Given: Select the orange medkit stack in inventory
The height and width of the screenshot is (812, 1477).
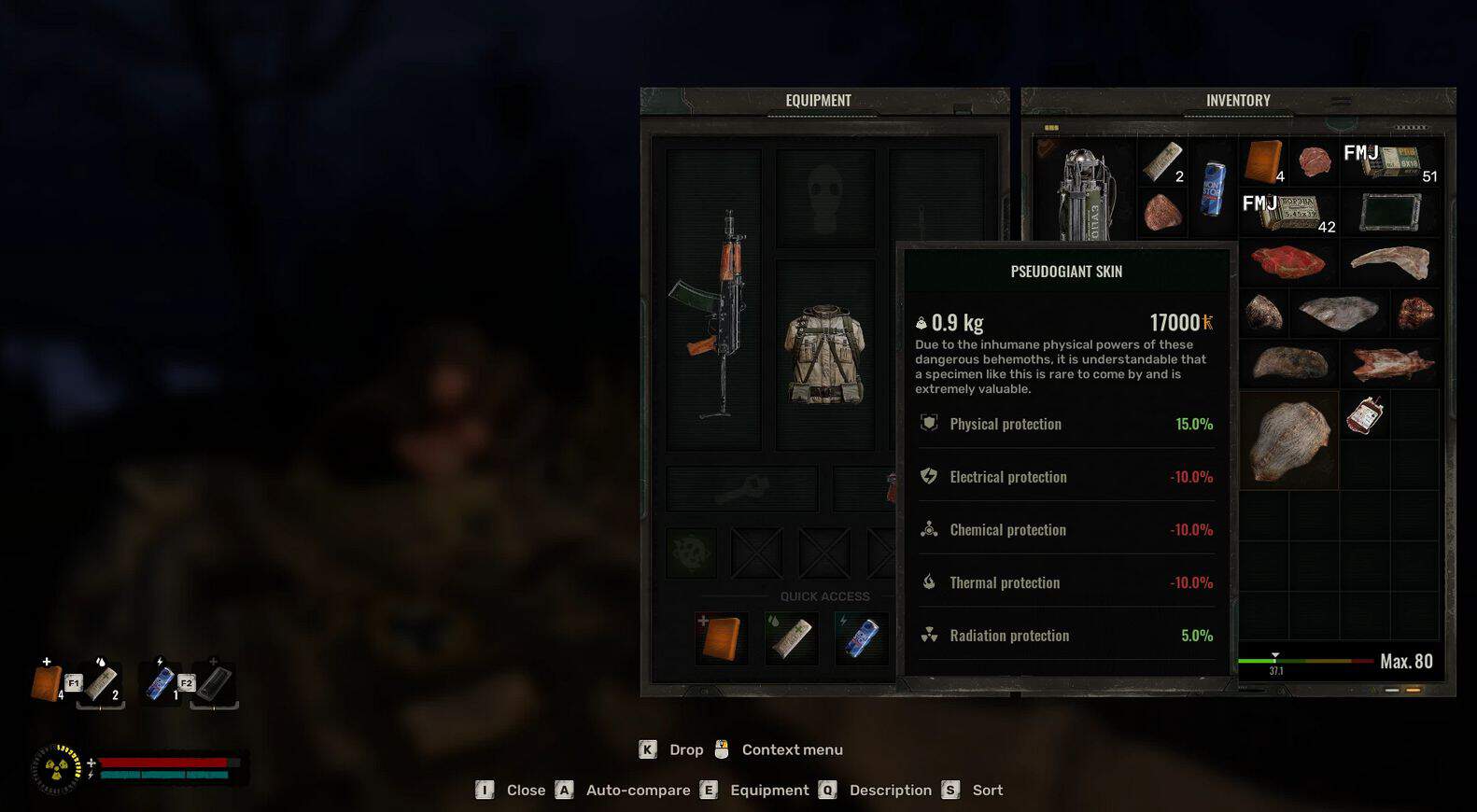Looking at the screenshot, I should click(x=1264, y=161).
